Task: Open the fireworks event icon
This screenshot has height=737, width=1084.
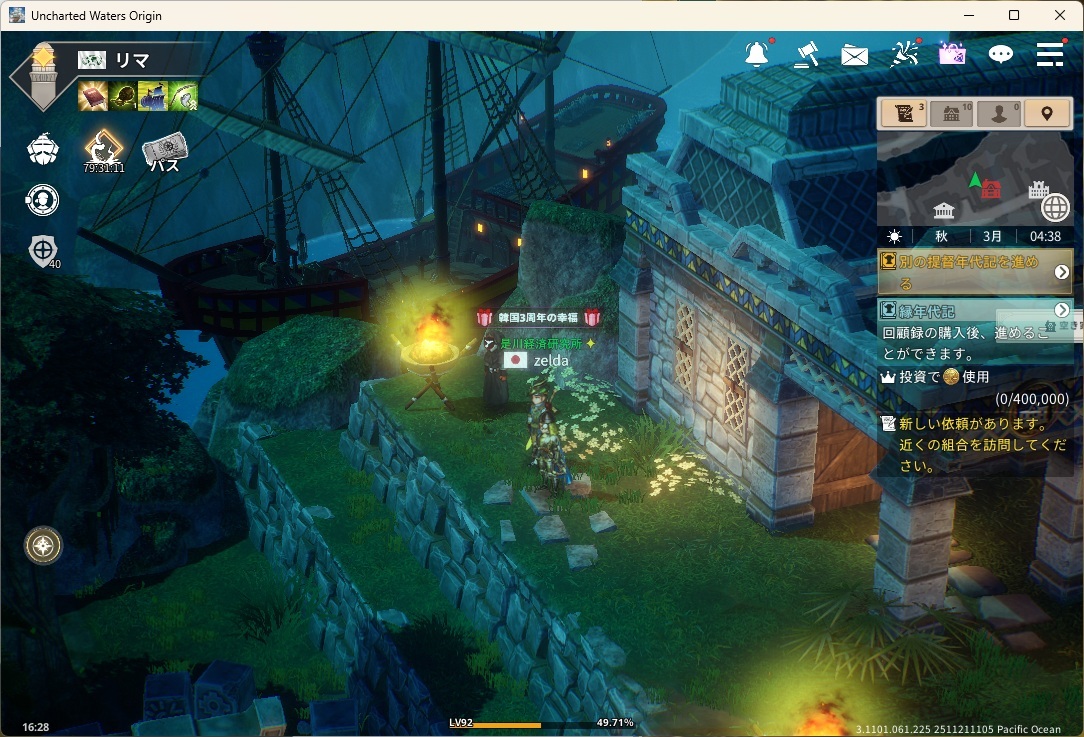Action: point(904,54)
